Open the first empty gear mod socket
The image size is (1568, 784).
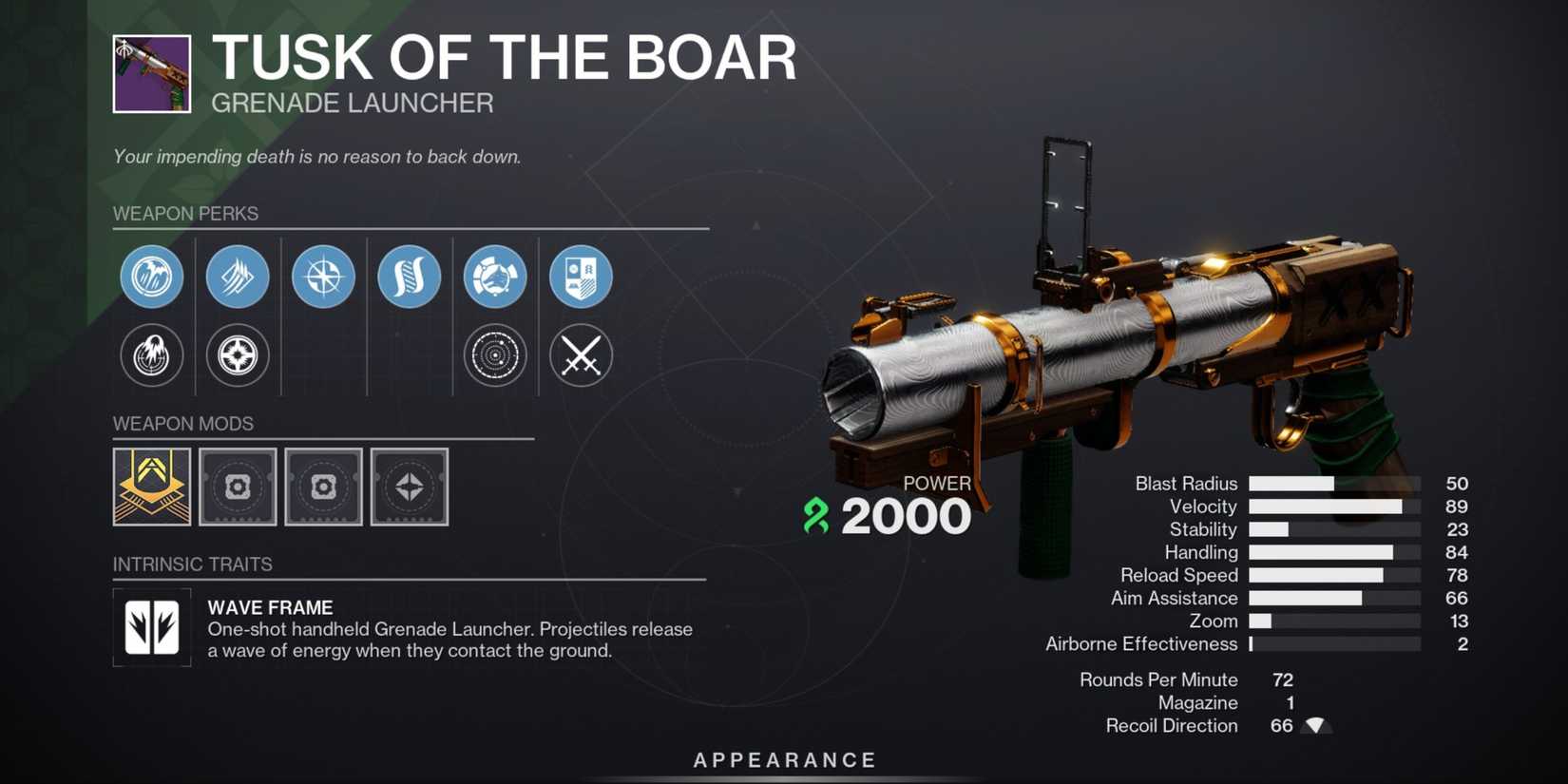coord(238,488)
